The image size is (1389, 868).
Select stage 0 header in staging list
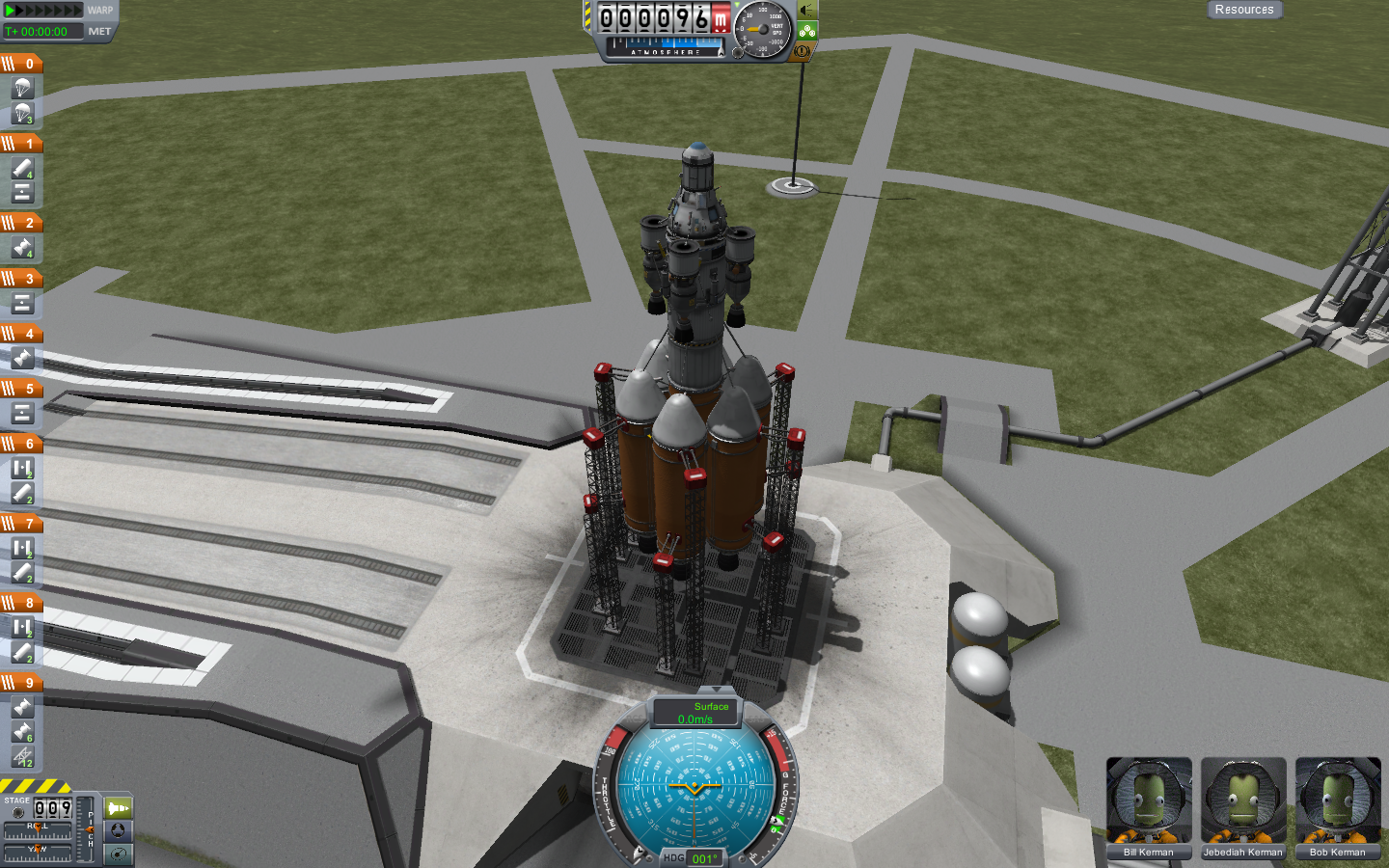21,64
